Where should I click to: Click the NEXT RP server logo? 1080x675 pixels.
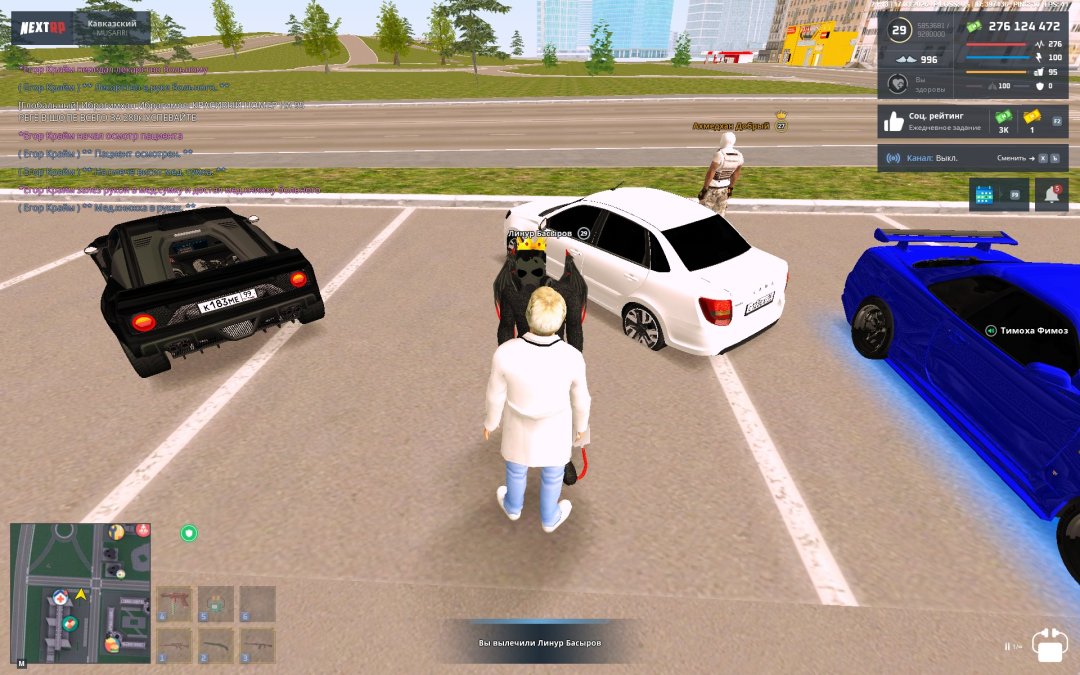(44, 28)
